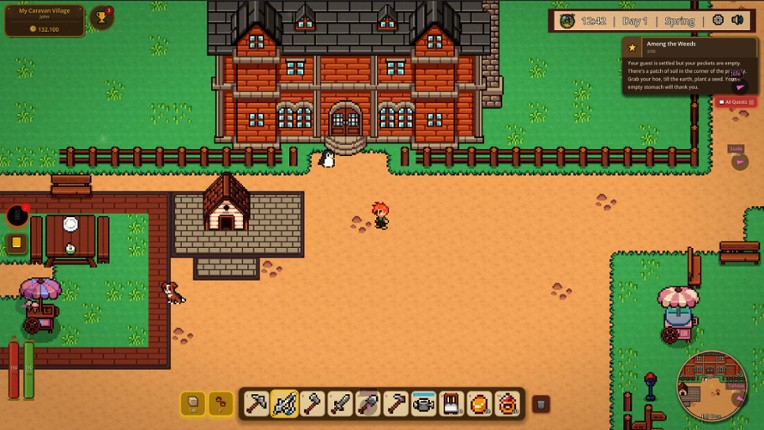This screenshot has width=764, height=430.
Task: Choose the watering can slot
Action: click(x=424, y=404)
